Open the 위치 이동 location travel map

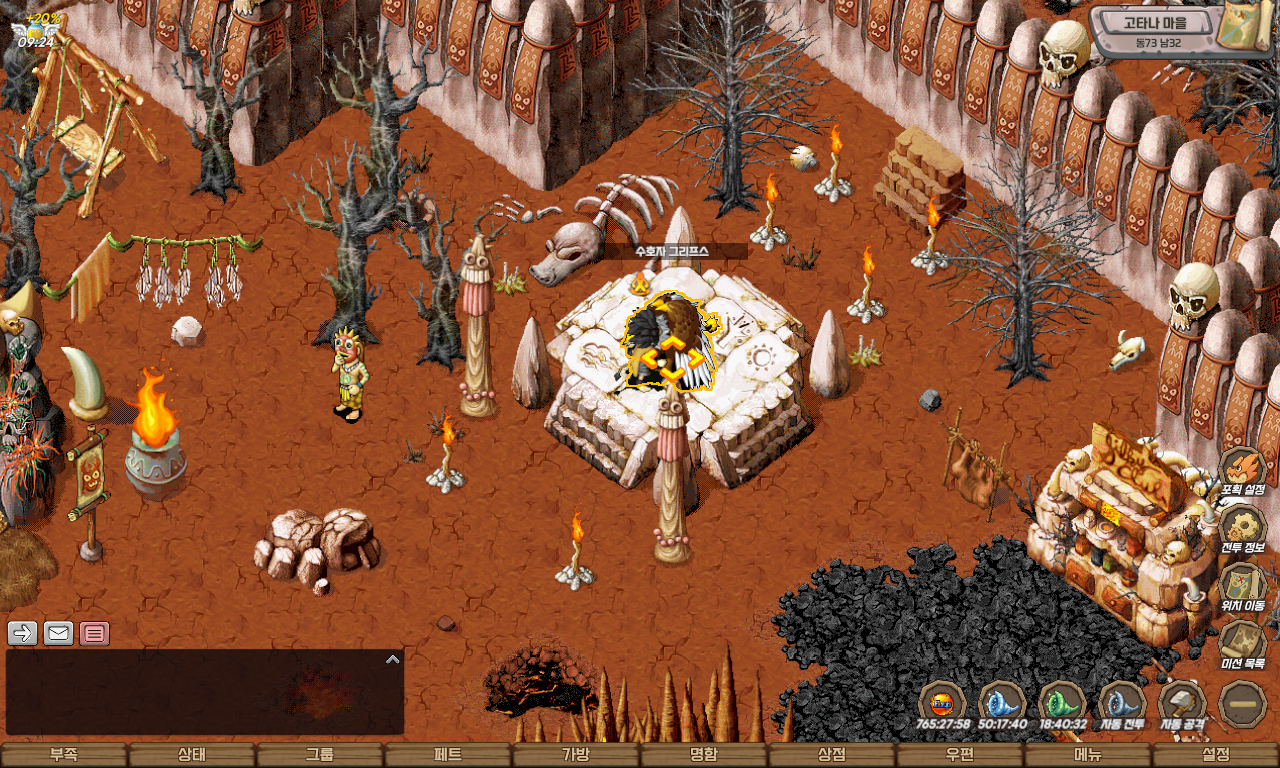[x=1243, y=584]
